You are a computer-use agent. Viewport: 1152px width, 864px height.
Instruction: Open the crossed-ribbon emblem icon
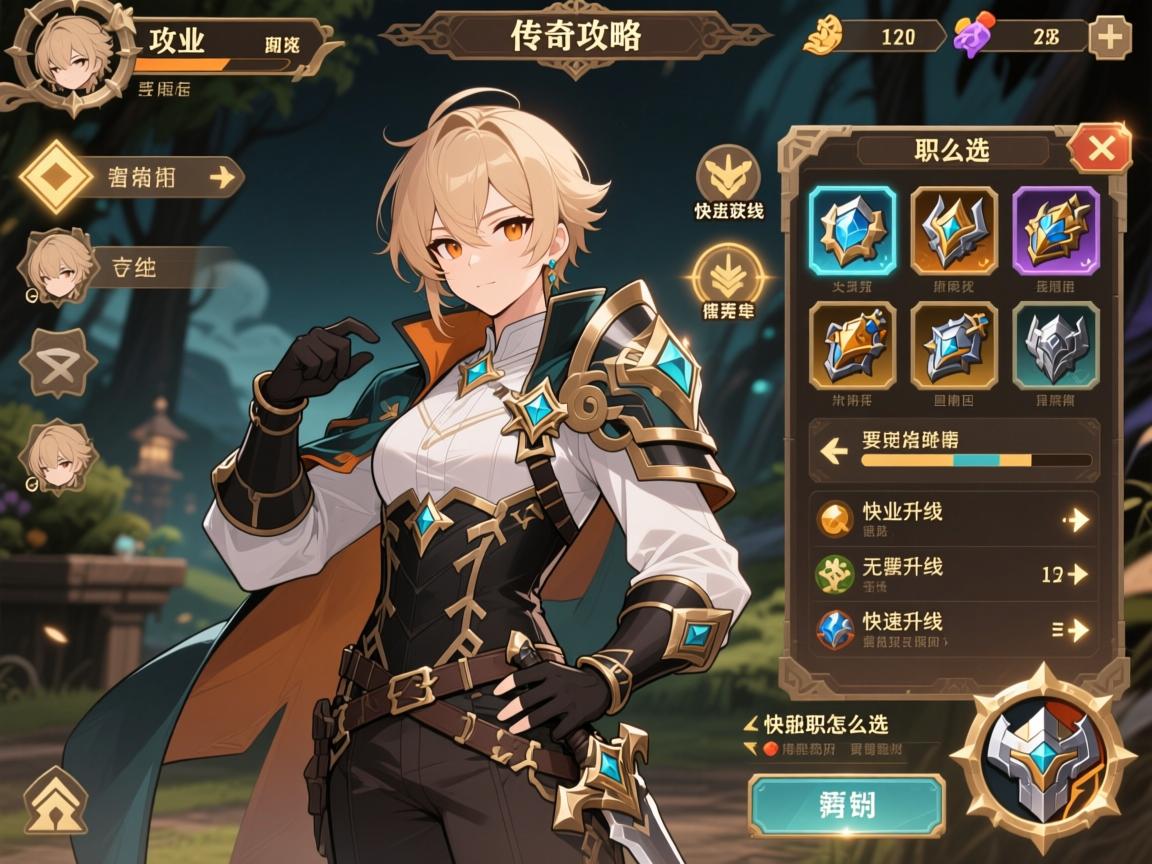coord(57,359)
